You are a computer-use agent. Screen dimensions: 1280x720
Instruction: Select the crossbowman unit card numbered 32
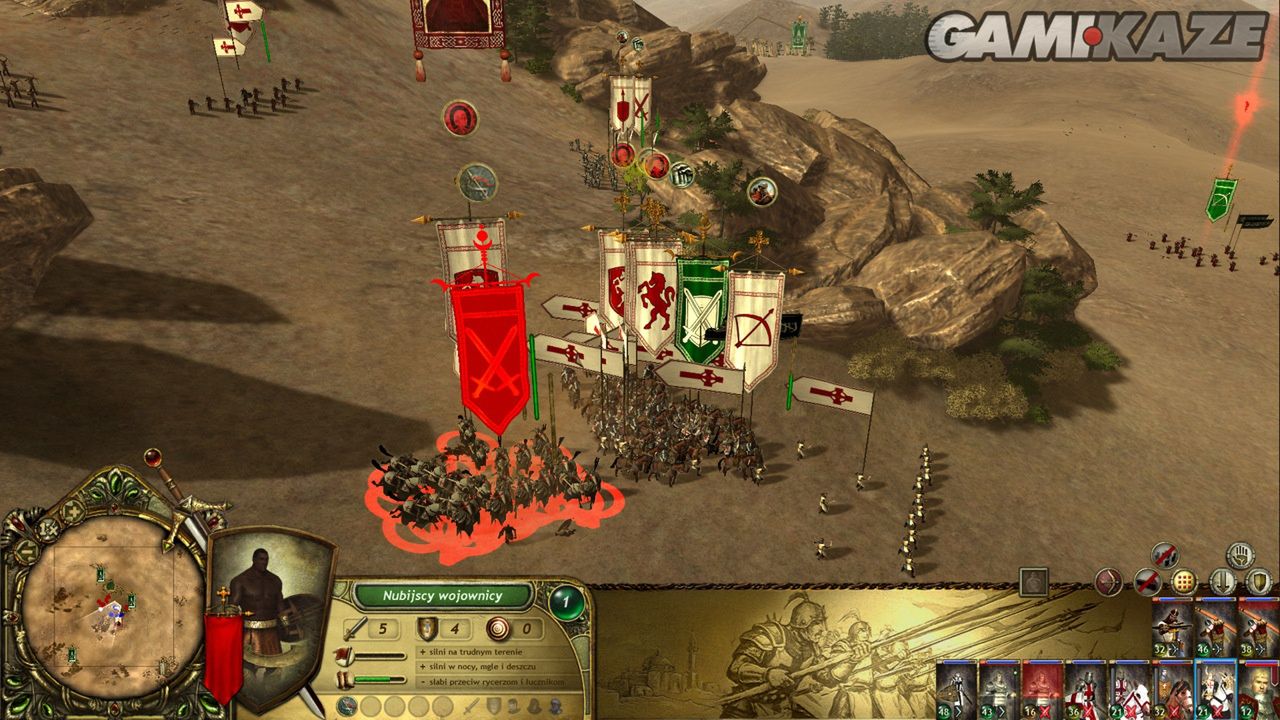[x=1172, y=629]
